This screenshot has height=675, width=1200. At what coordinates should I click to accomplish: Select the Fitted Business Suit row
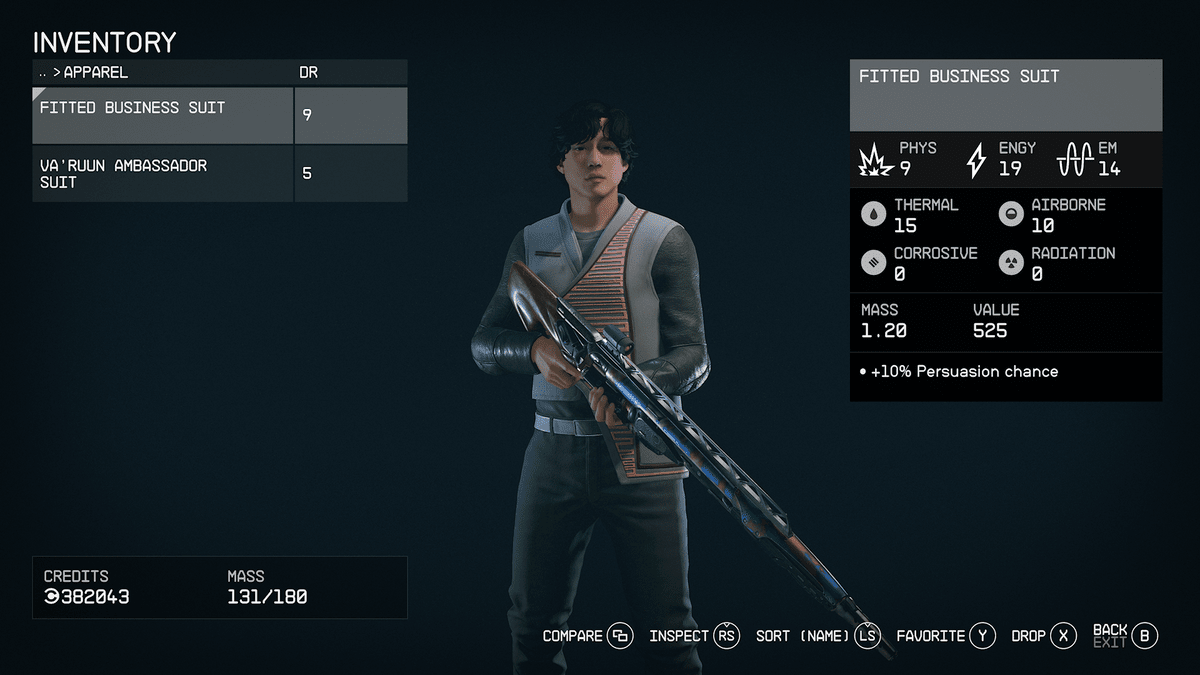[x=165, y=115]
